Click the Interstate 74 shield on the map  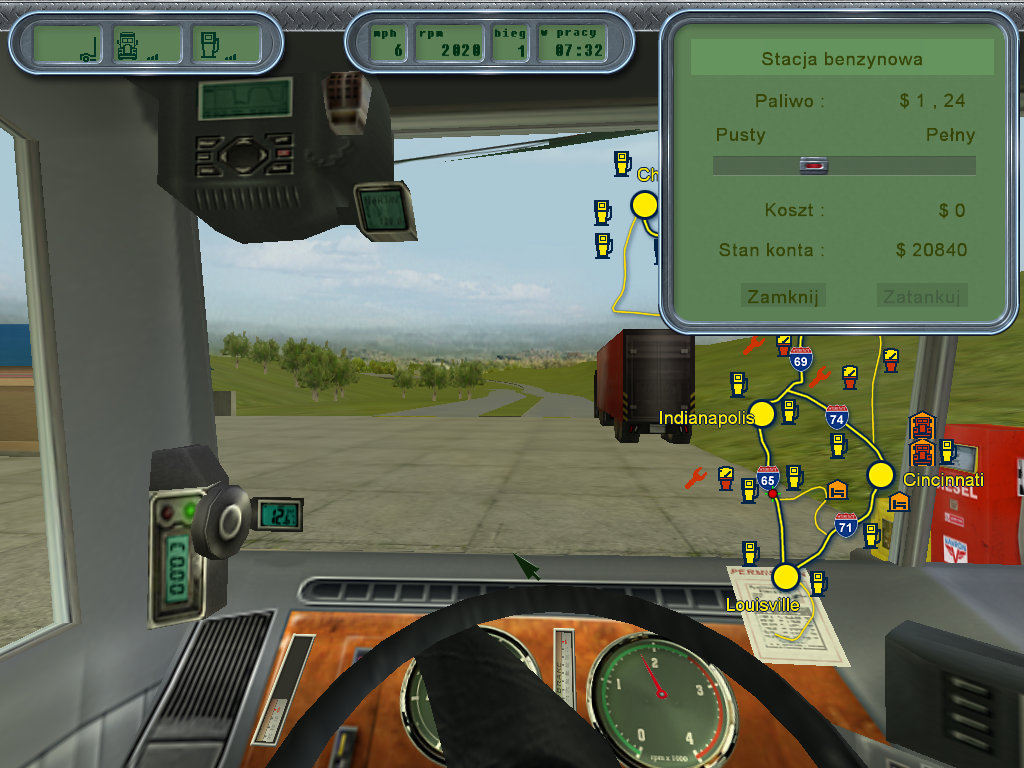point(837,417)
